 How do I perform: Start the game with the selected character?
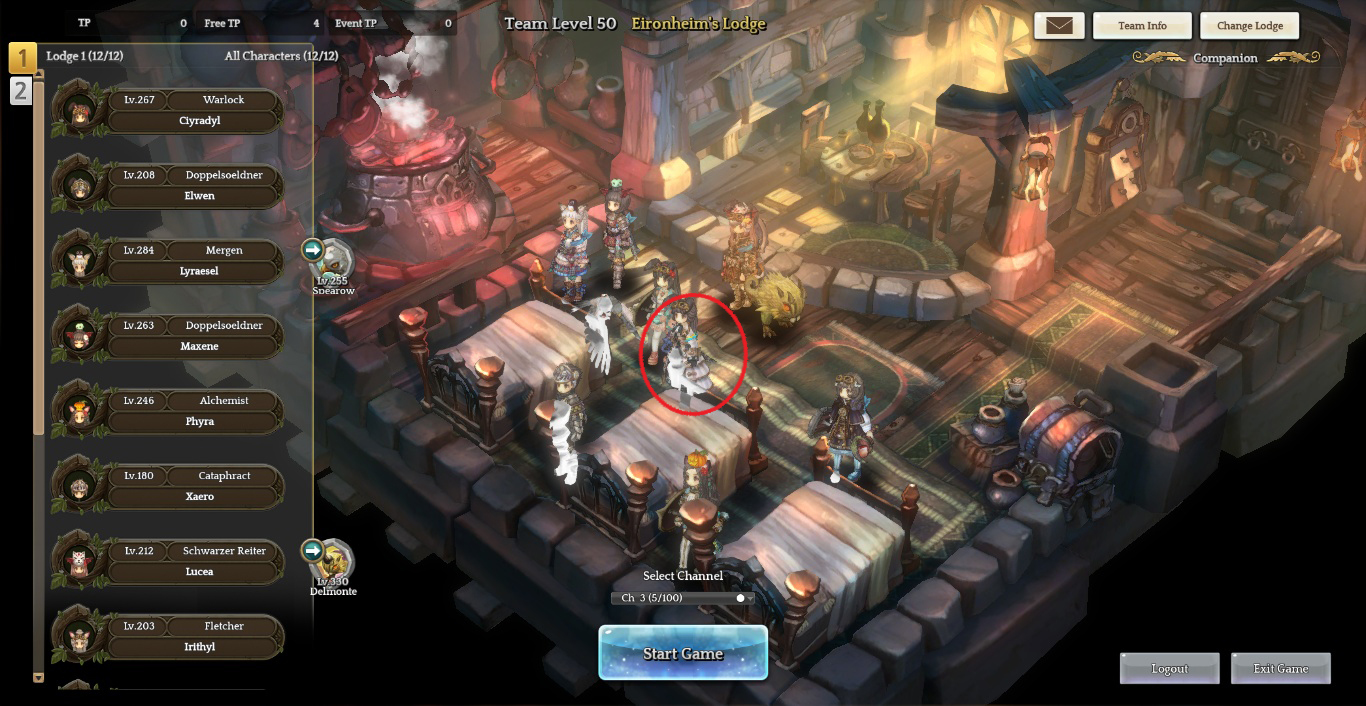683,653
